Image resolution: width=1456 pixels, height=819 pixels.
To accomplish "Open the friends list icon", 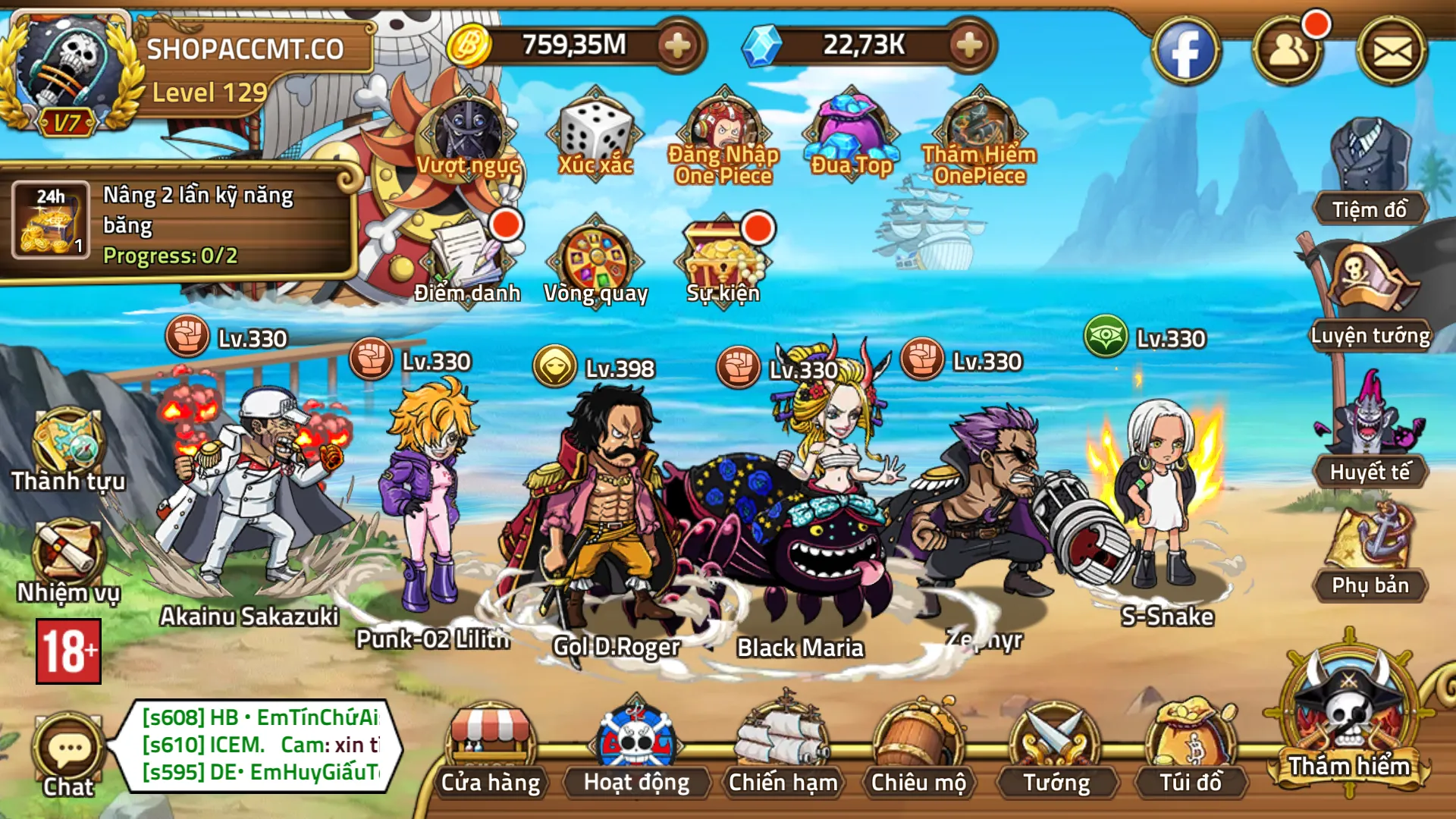I will coord(1288,52).
